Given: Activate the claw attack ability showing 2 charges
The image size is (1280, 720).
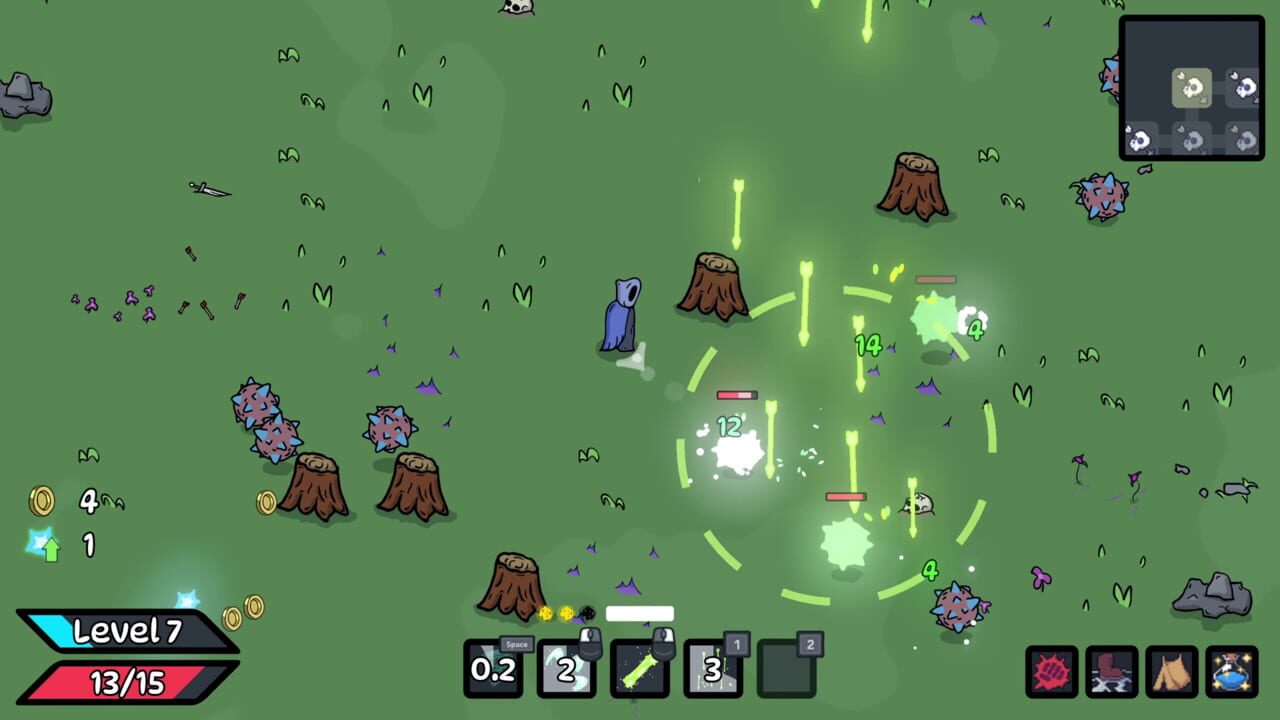Looking at the screenshot, I should pyautogui.click(x=567, y=669).
